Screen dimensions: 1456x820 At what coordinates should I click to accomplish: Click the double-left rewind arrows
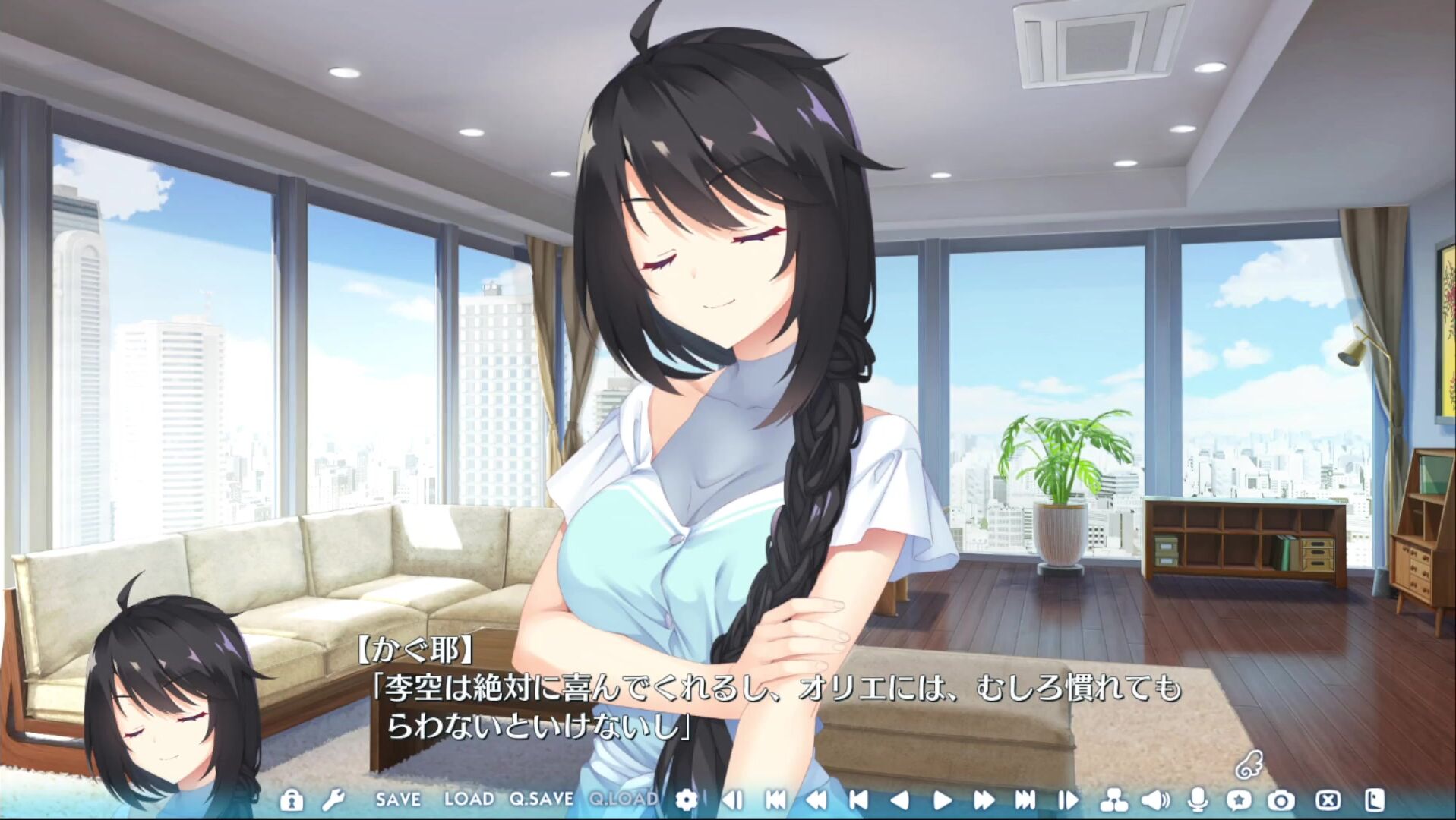(x=816, y=800)
